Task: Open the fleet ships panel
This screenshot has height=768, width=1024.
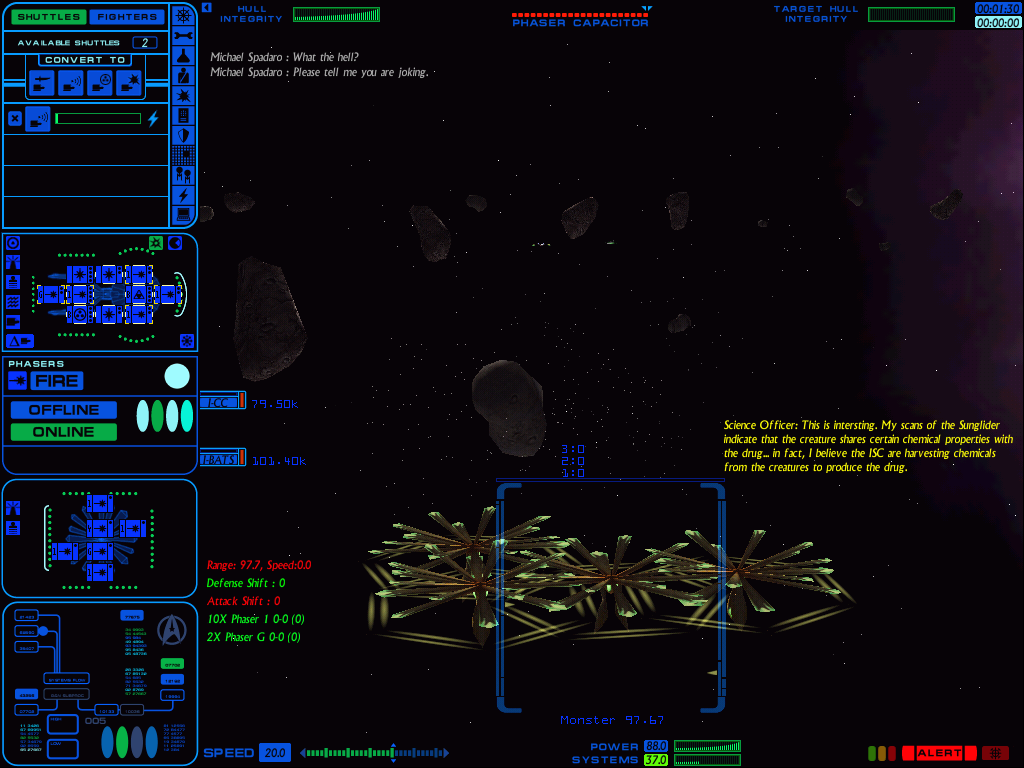Action: [x=183, y=175]
